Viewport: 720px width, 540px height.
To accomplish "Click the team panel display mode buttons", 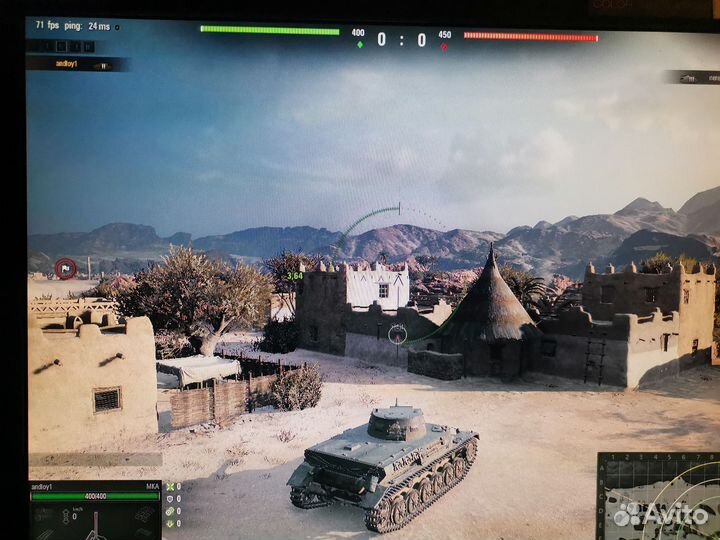I will point(61,46).
